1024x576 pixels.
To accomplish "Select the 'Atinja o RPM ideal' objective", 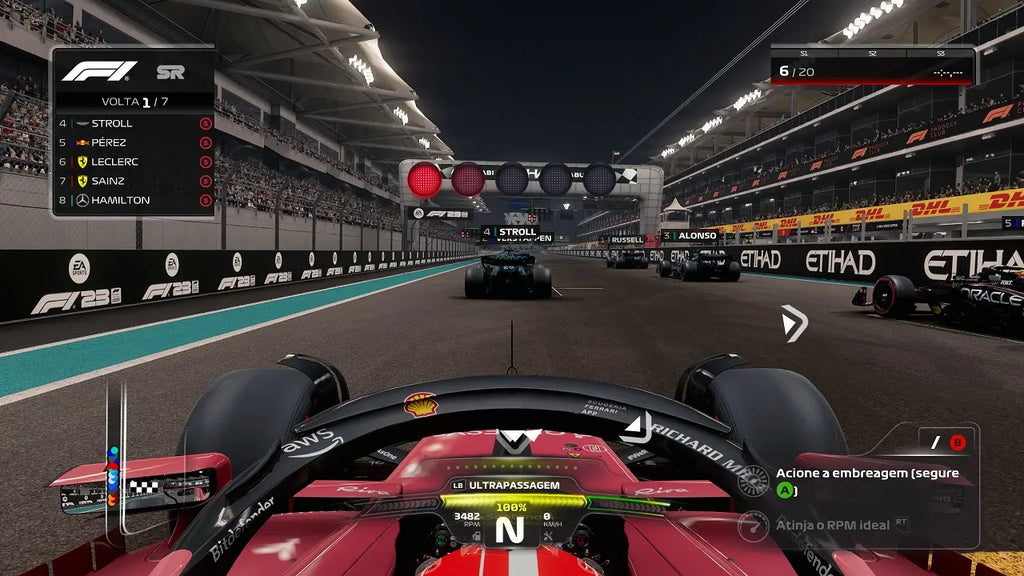I will click(x=830, y=525).
